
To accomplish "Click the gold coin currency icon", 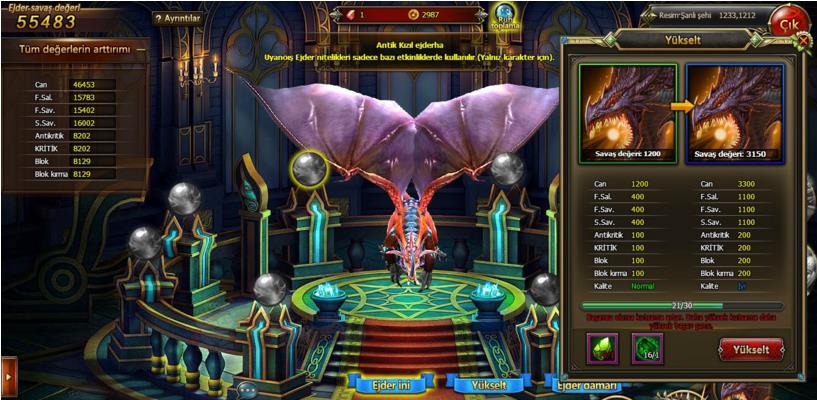I will (x=413, y=15).
